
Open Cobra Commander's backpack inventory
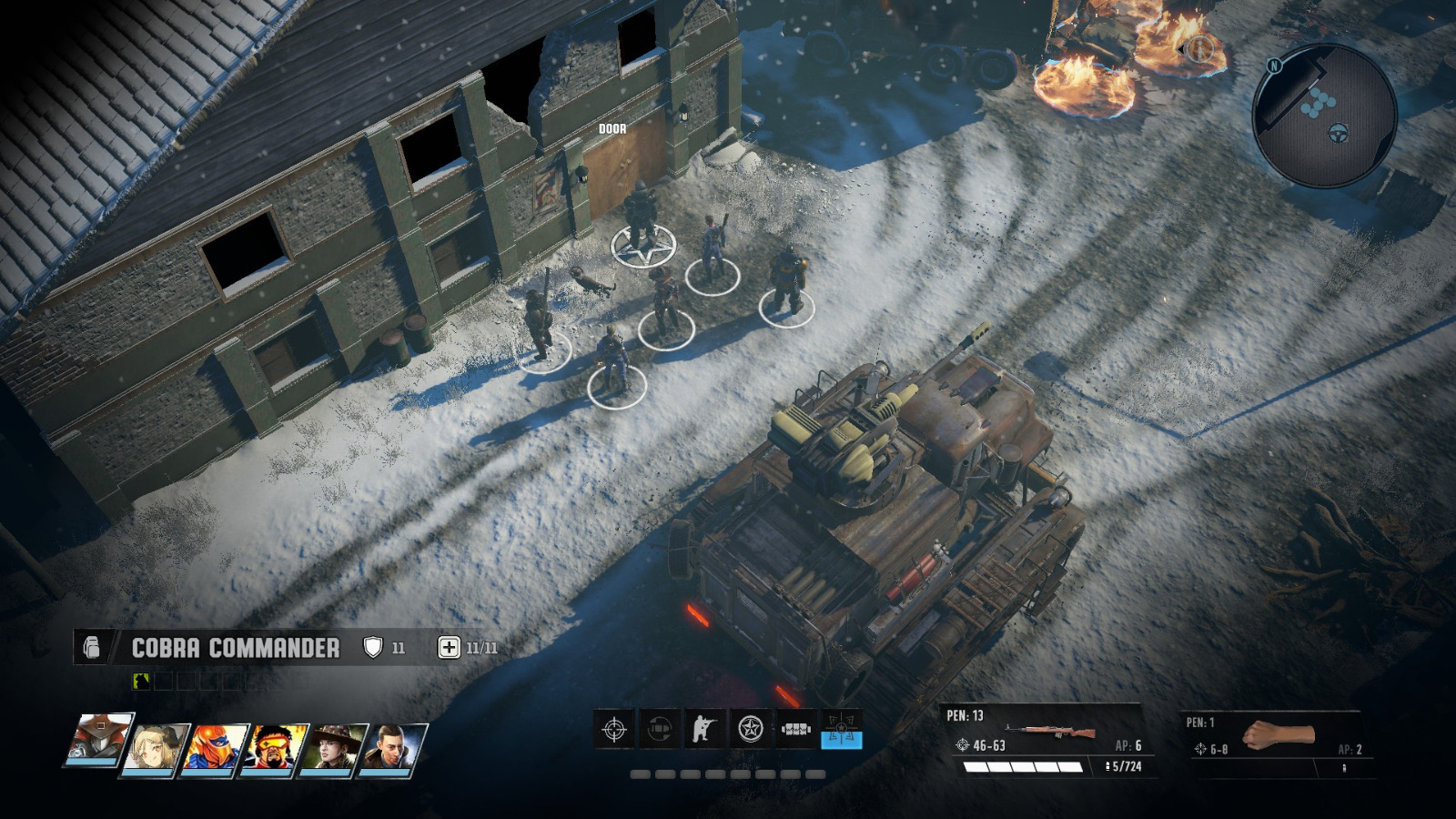point(93,646)
